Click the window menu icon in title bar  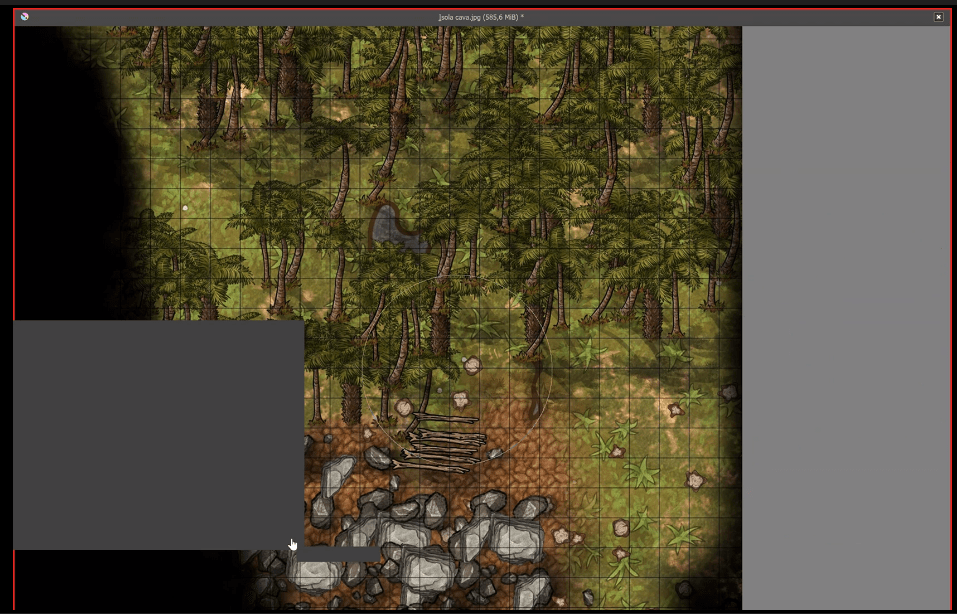[x=24, y=17]
